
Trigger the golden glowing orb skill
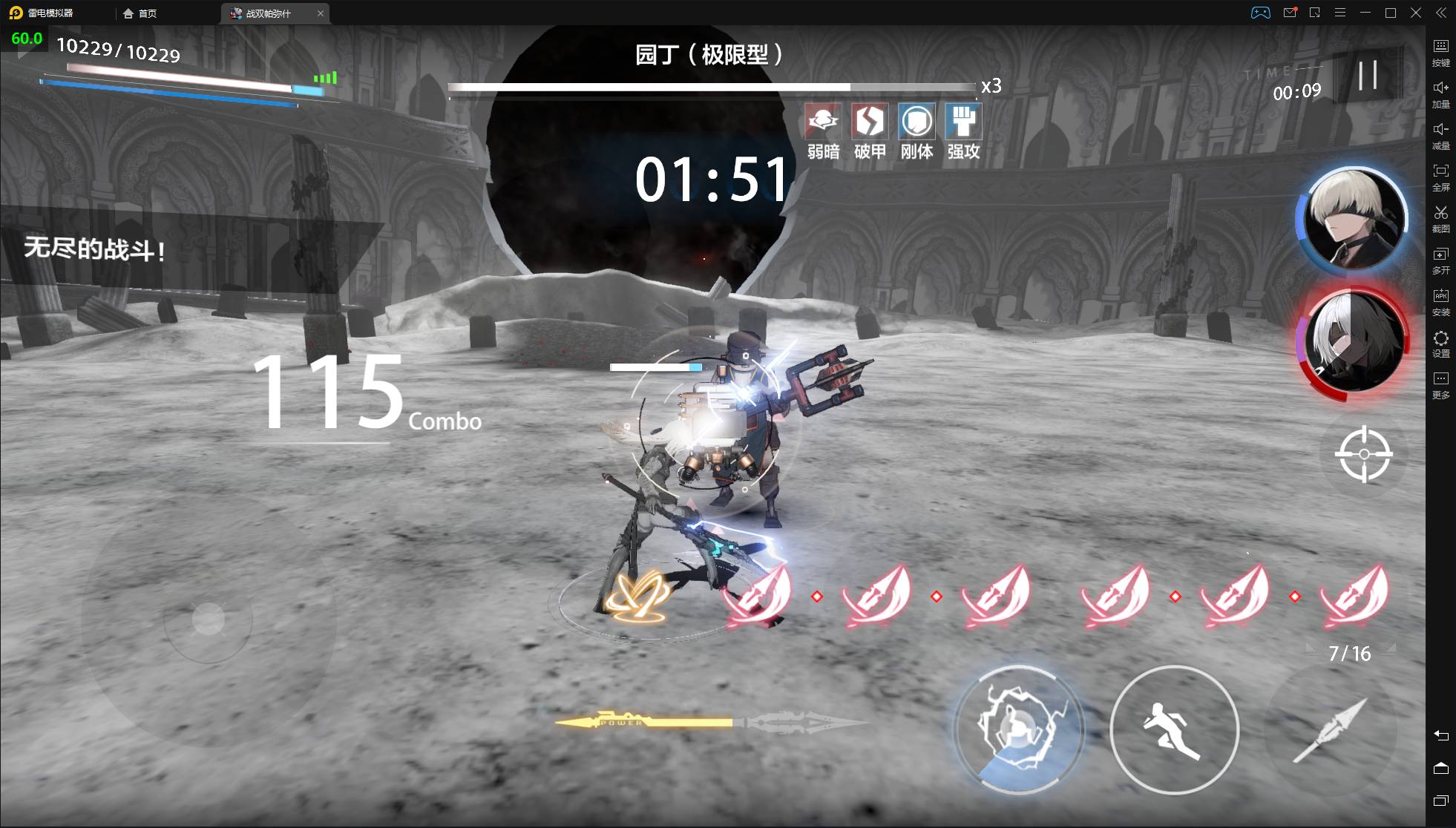(637, 597)
